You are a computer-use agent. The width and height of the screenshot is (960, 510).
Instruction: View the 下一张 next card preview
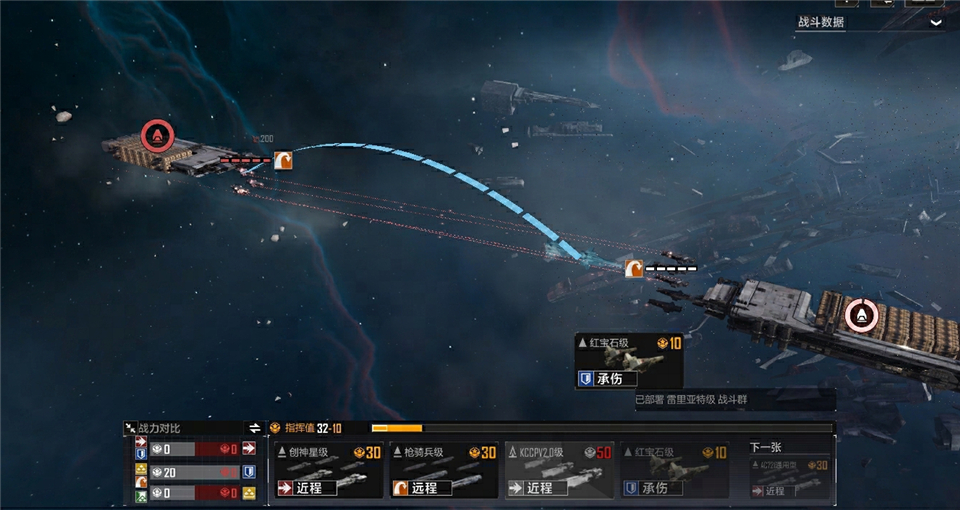click(x=789, y=471)
